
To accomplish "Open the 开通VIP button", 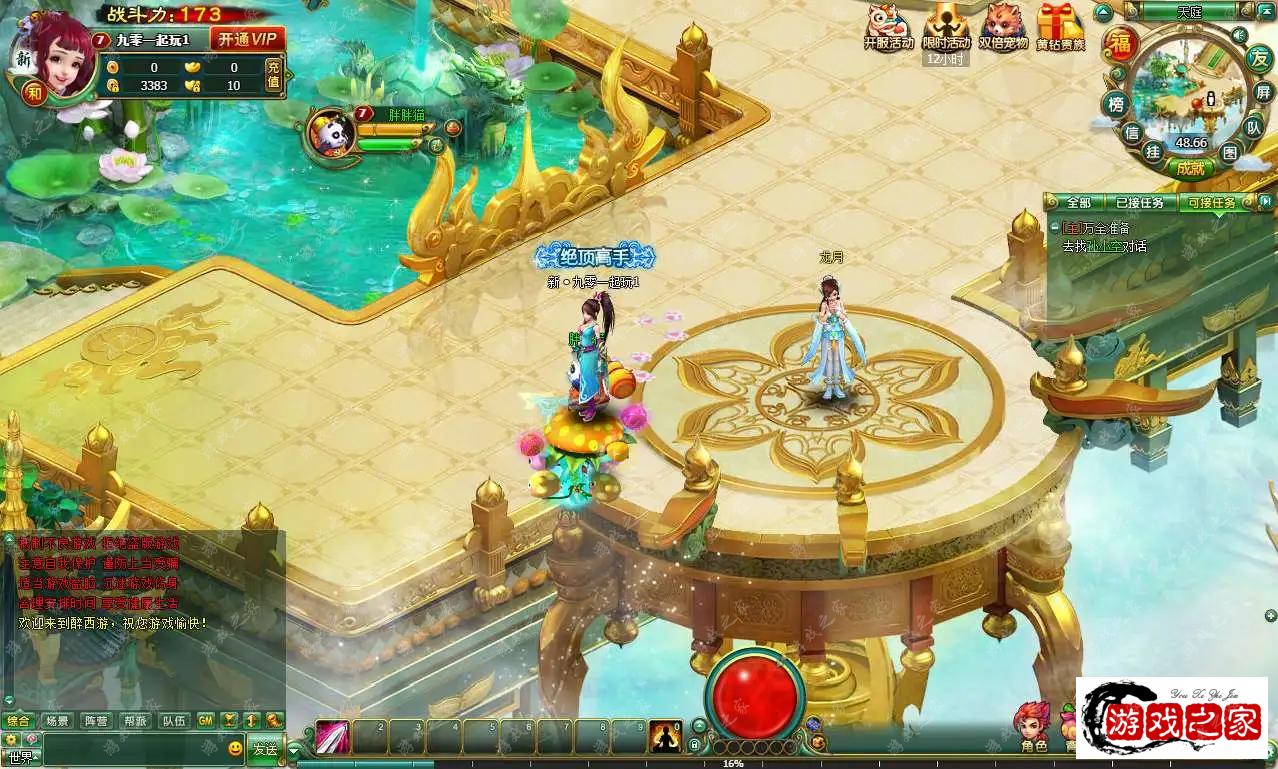I will click(248, 39).
